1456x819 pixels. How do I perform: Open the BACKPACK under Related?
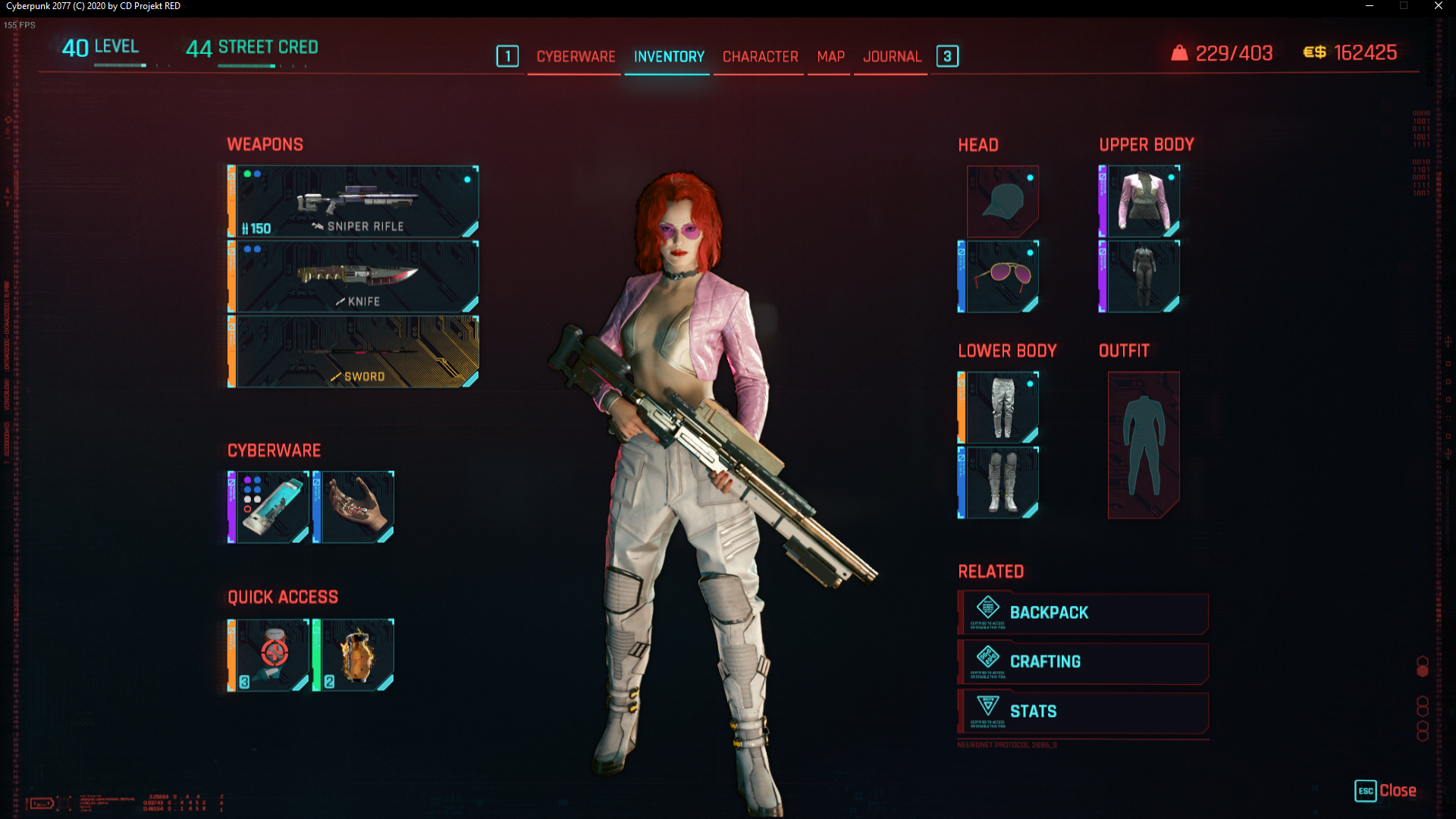click(x=1082, y=612)
